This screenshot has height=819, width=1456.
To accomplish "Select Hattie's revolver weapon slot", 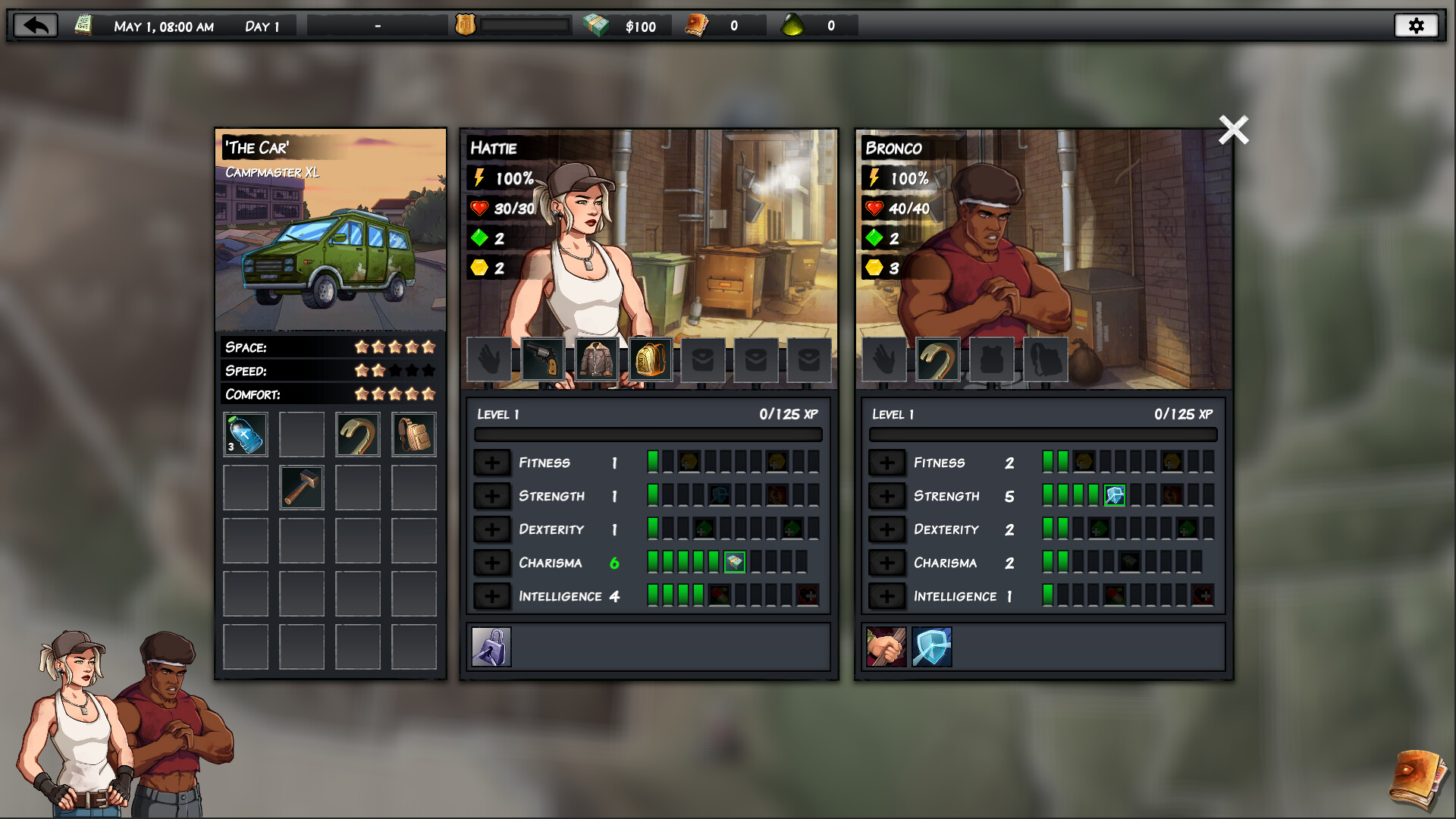I will (543, 359).
